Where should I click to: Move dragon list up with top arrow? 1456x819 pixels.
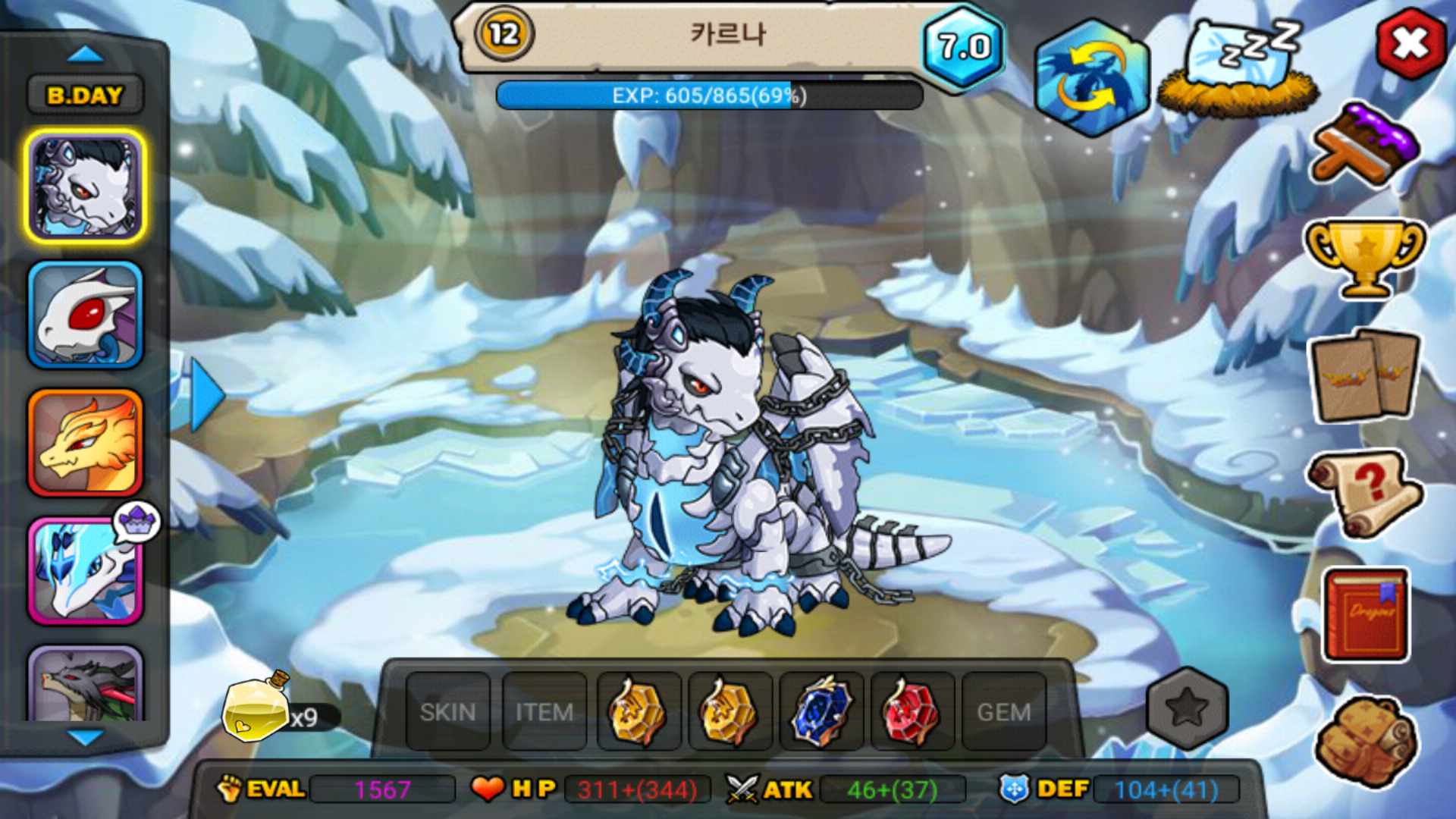(x=85, y=55)
